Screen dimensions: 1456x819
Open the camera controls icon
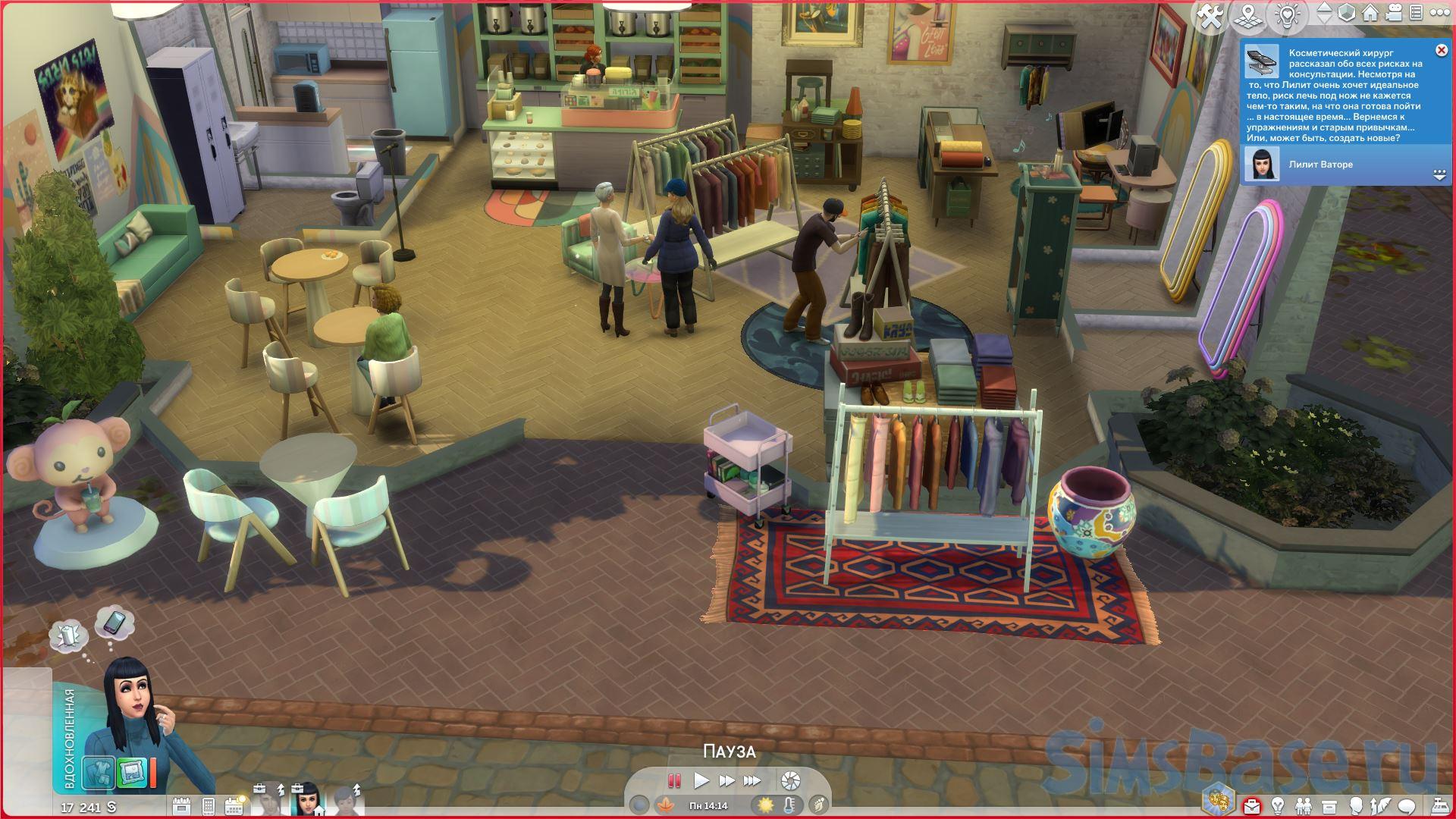[1392, 13]
